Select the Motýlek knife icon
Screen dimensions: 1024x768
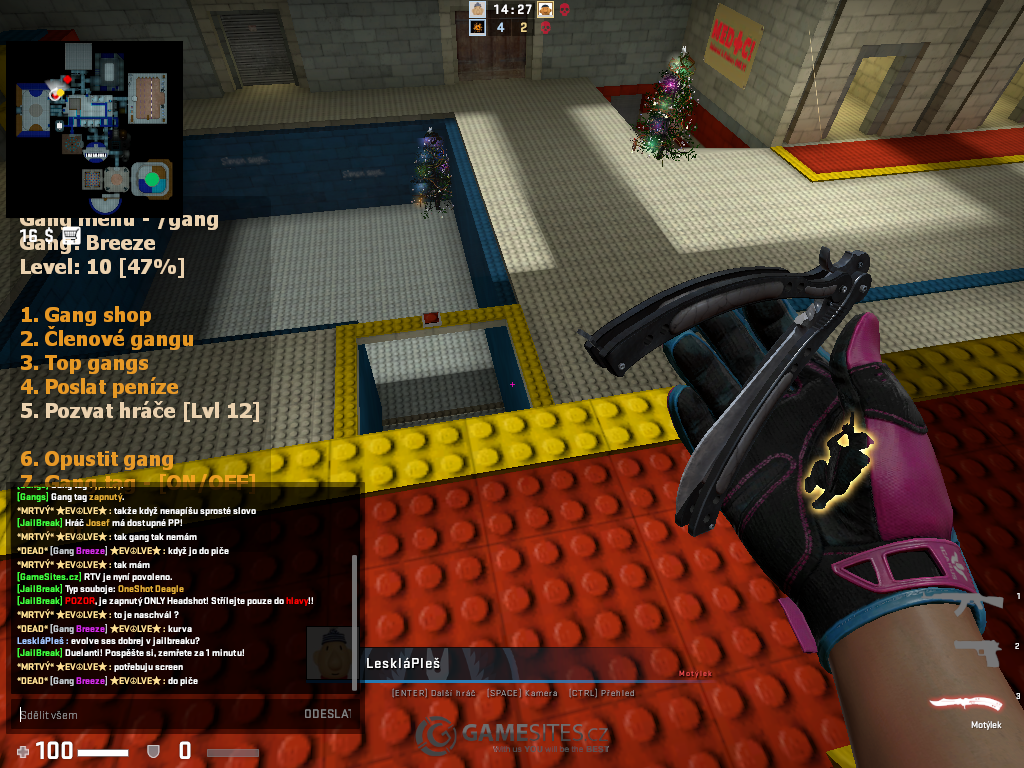tap(965, 703)
